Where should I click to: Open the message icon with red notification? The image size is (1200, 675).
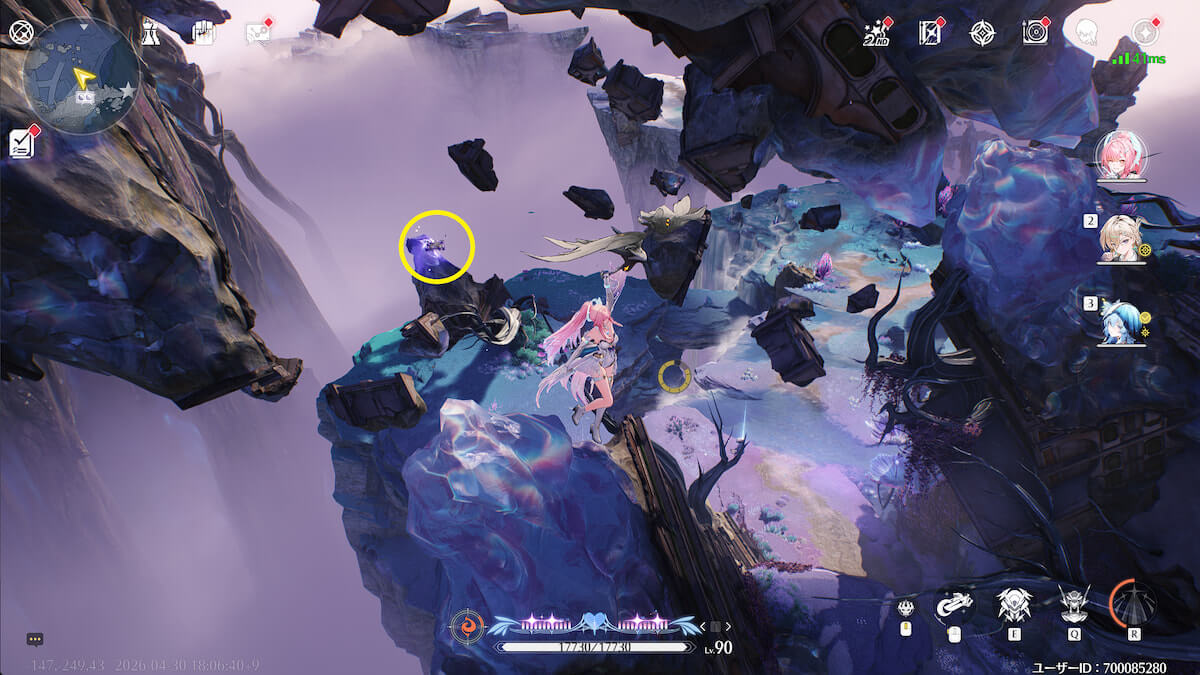point(258,33)
